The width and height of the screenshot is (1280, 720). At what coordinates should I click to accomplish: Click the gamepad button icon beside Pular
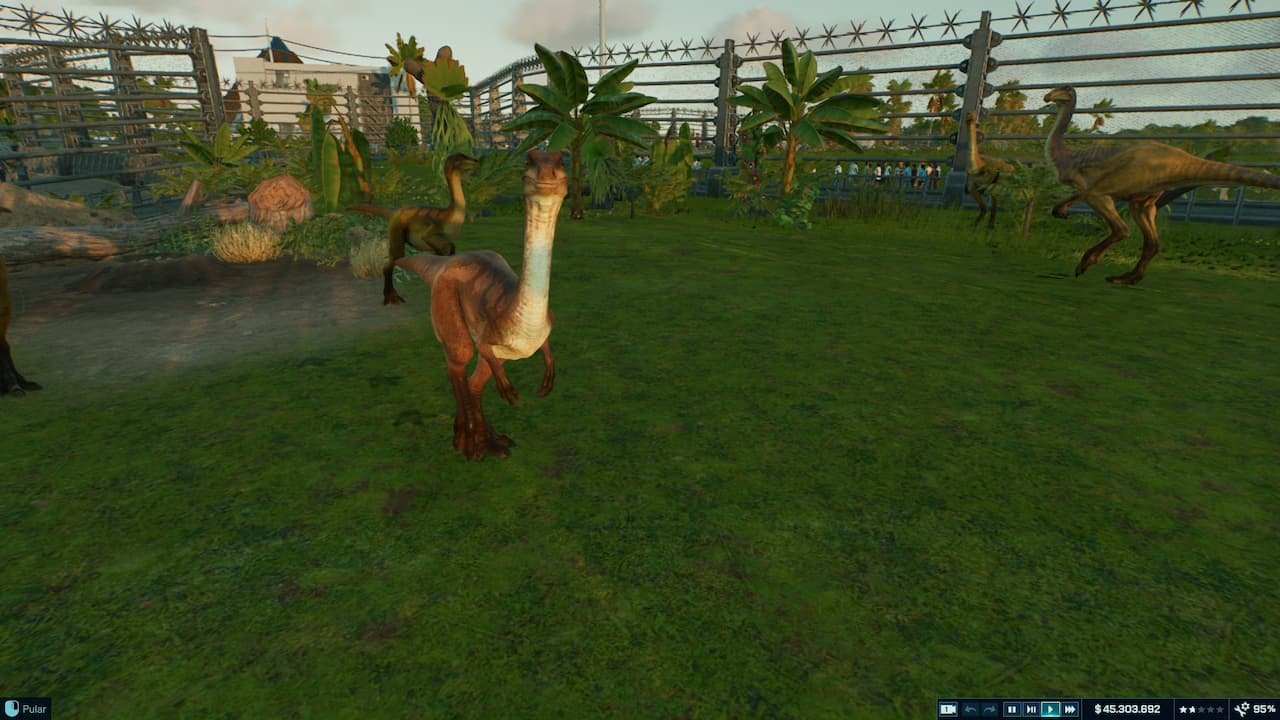coord(10,707)
